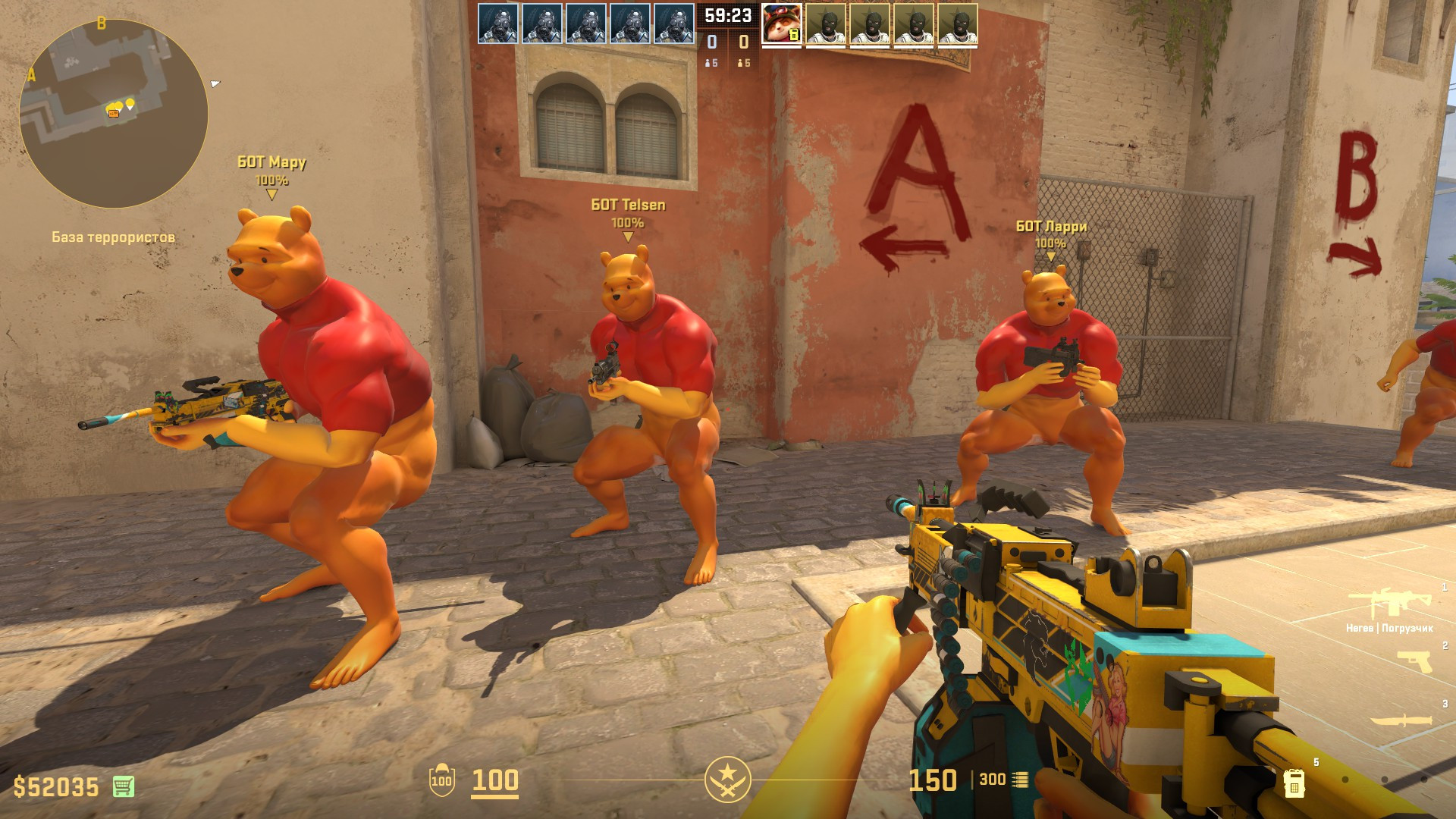Equip the knife from the weapon list
The image size is (1456, 819).
(1400, 720)
